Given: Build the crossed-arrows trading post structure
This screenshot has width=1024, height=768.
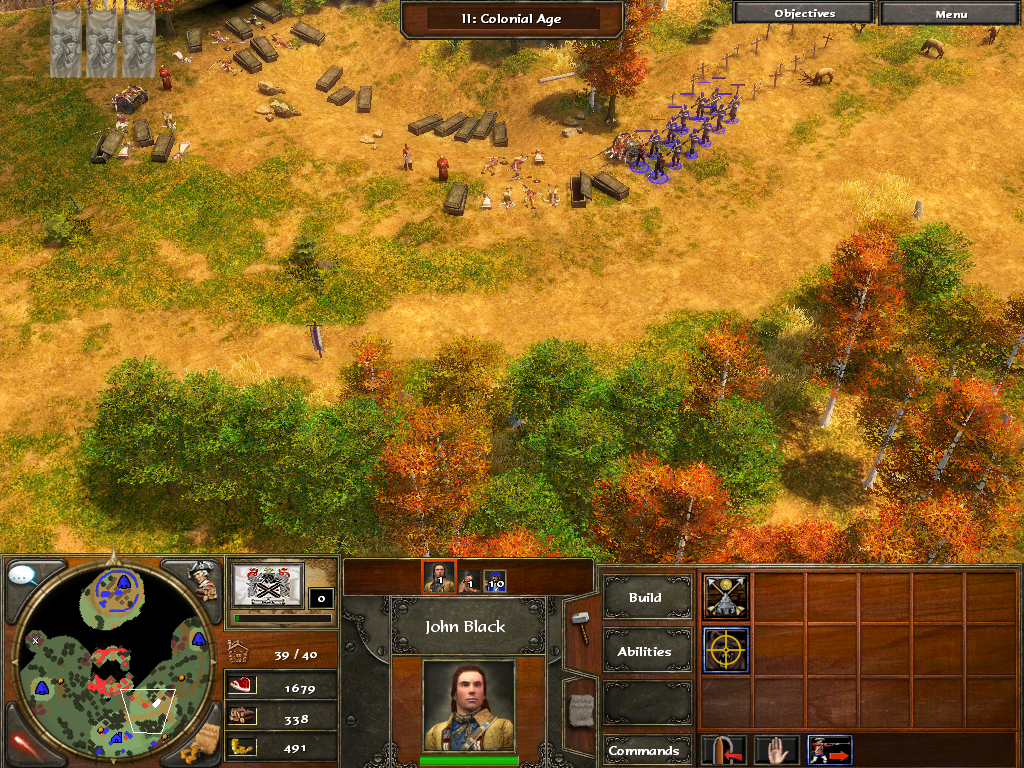Looking at the screenshot, I should 725,597.
